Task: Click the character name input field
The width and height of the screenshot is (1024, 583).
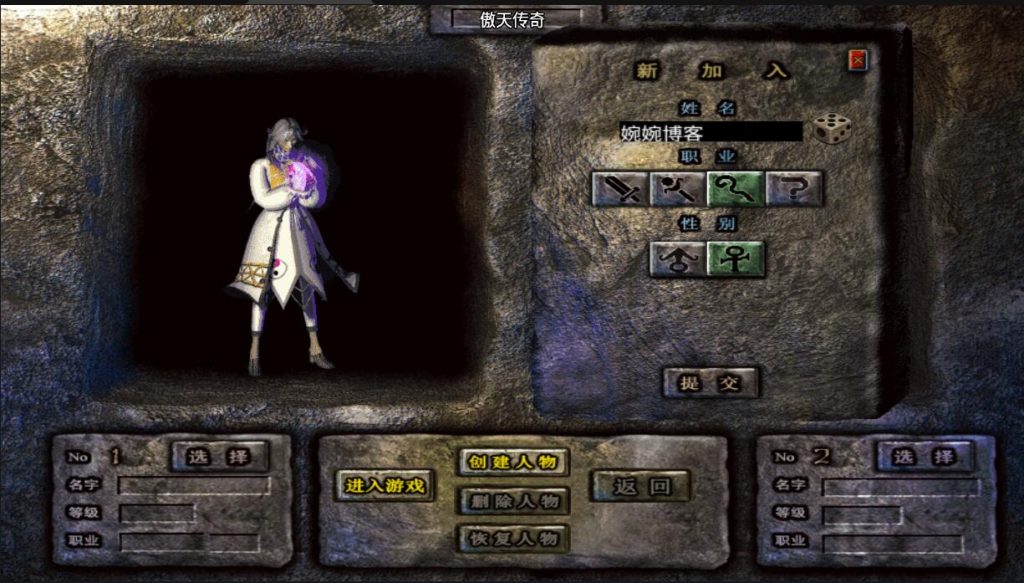Action: (x=710, y=132)
